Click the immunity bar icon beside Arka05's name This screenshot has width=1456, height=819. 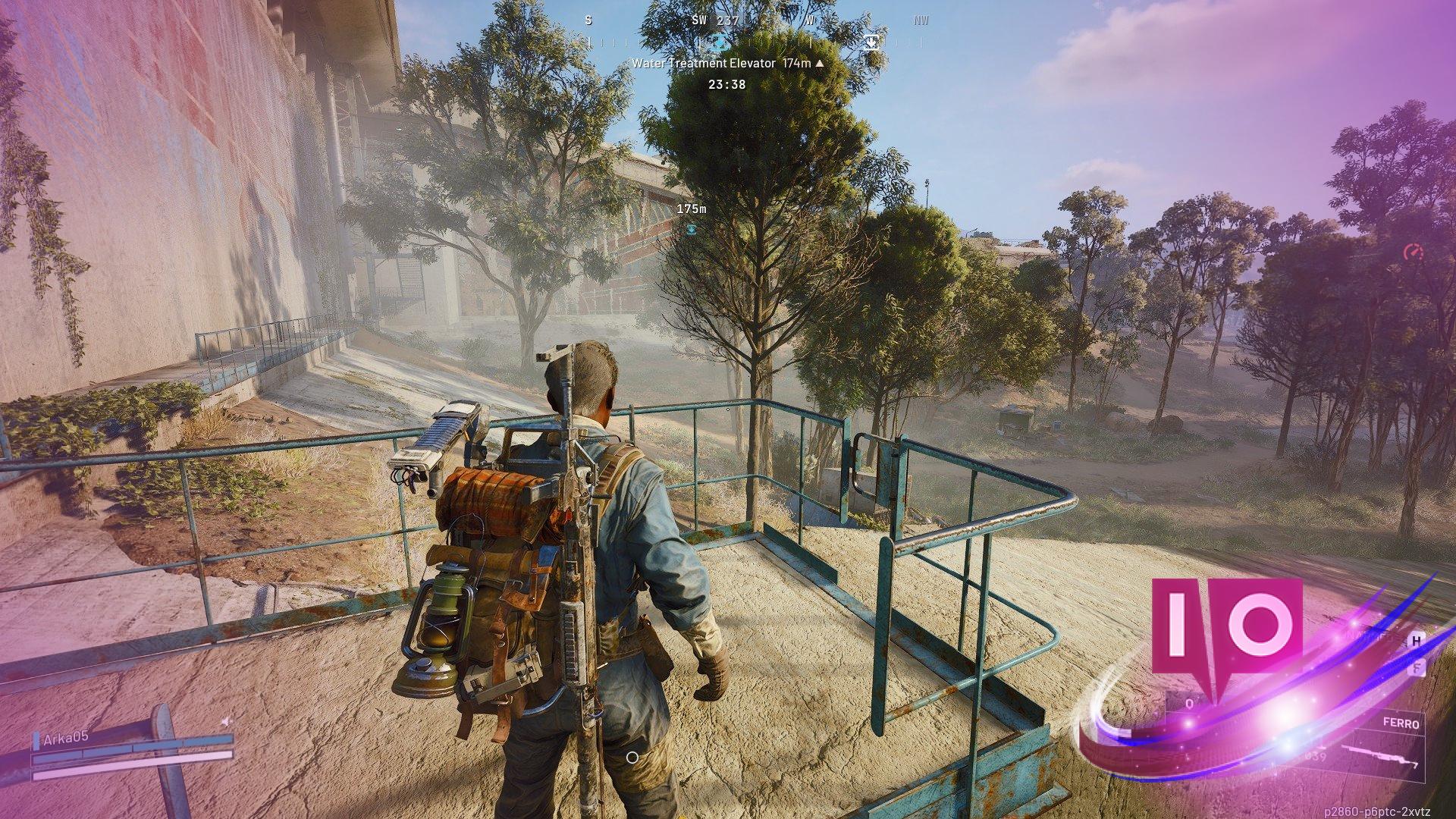point(36,741)
